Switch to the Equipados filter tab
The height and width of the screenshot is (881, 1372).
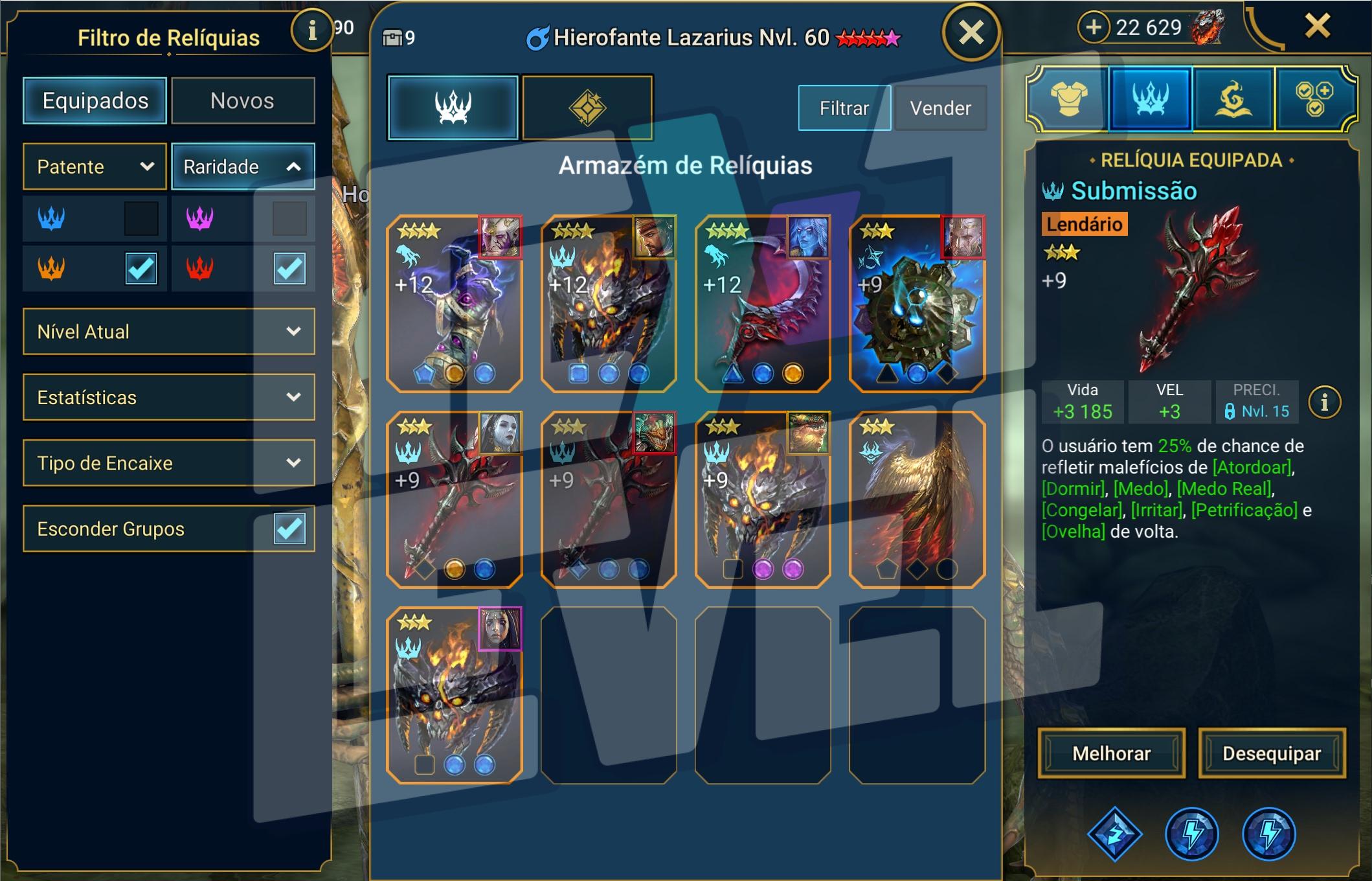[x=95, y=101]
